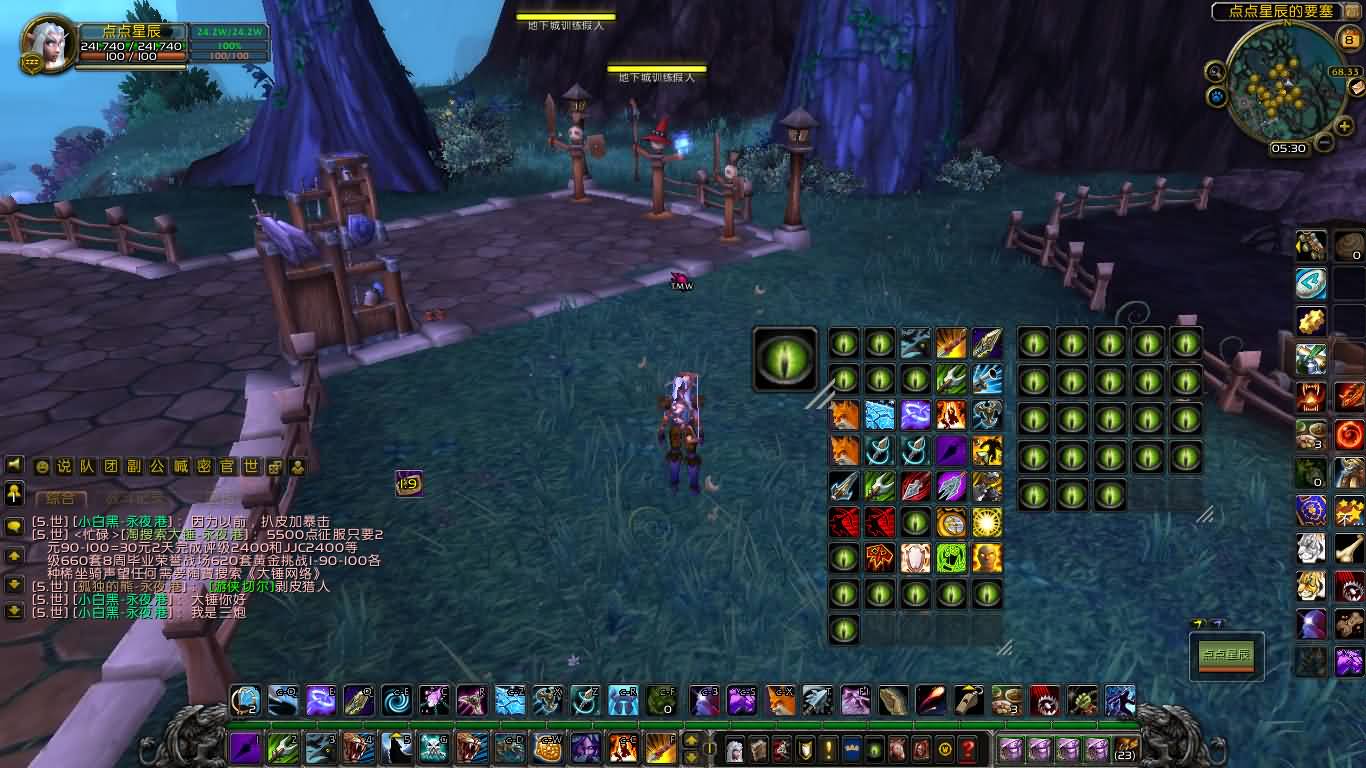Switch chat to 队 party channel
1366x768 pixels.
click(87, 467)
